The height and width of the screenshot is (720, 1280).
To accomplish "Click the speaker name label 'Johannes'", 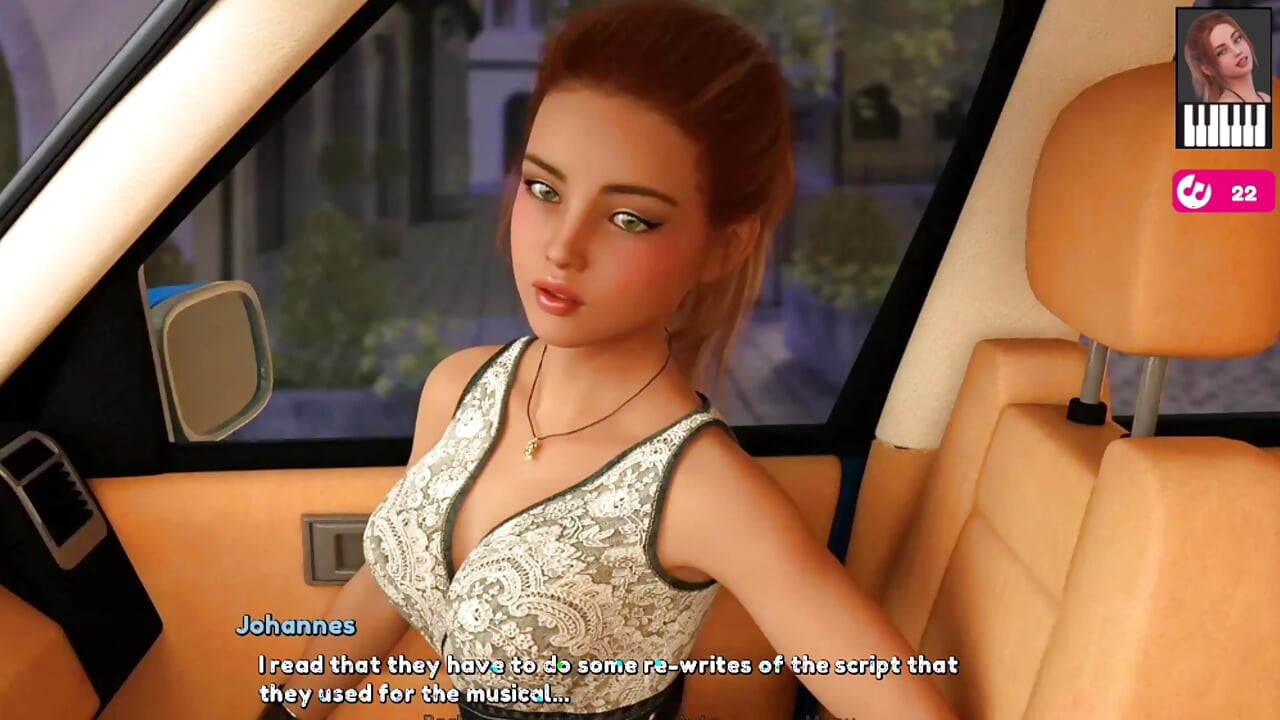I will coord(295,627).
